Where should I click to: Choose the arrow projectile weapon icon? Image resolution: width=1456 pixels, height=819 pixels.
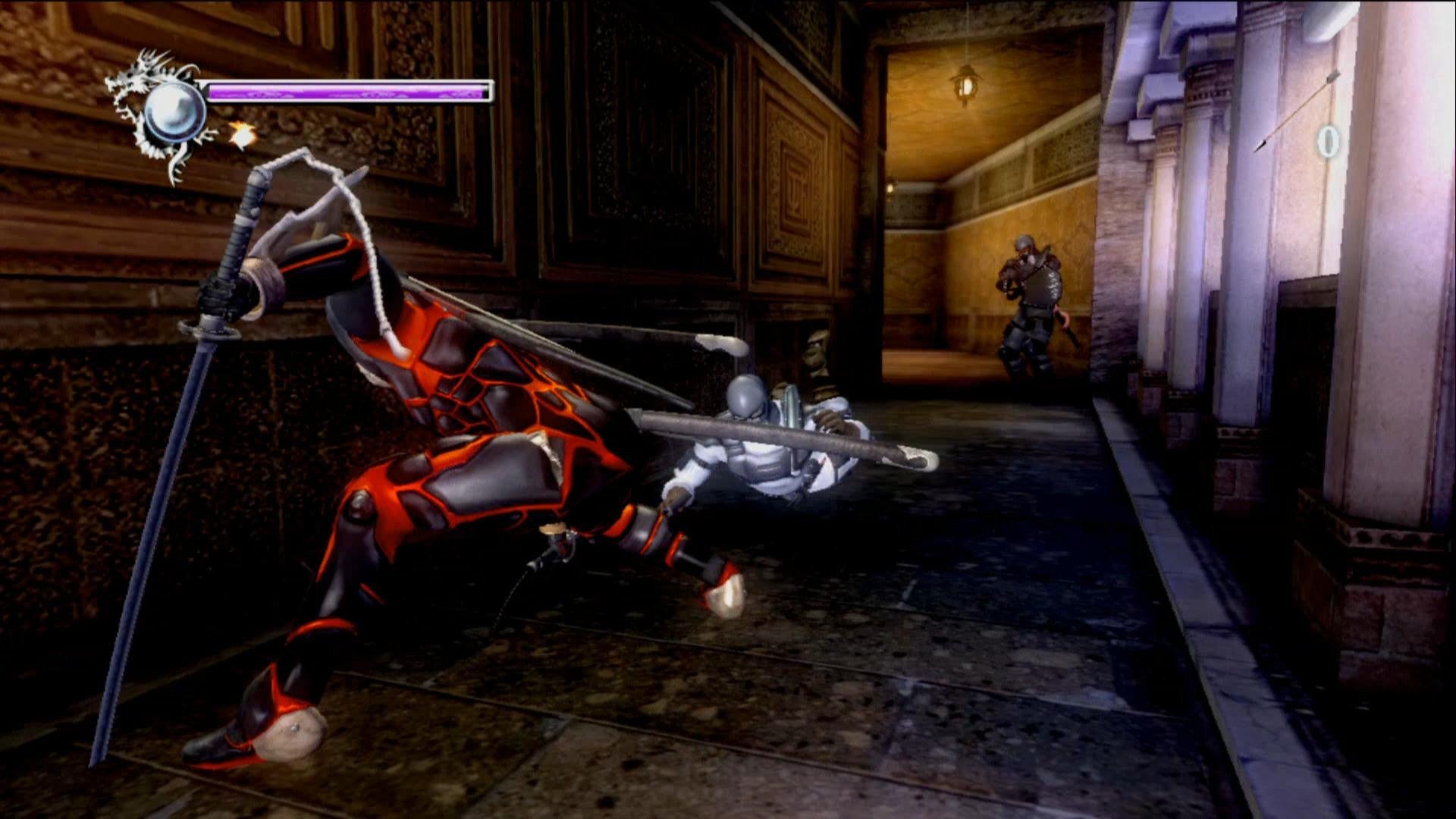coord(1297,111)
